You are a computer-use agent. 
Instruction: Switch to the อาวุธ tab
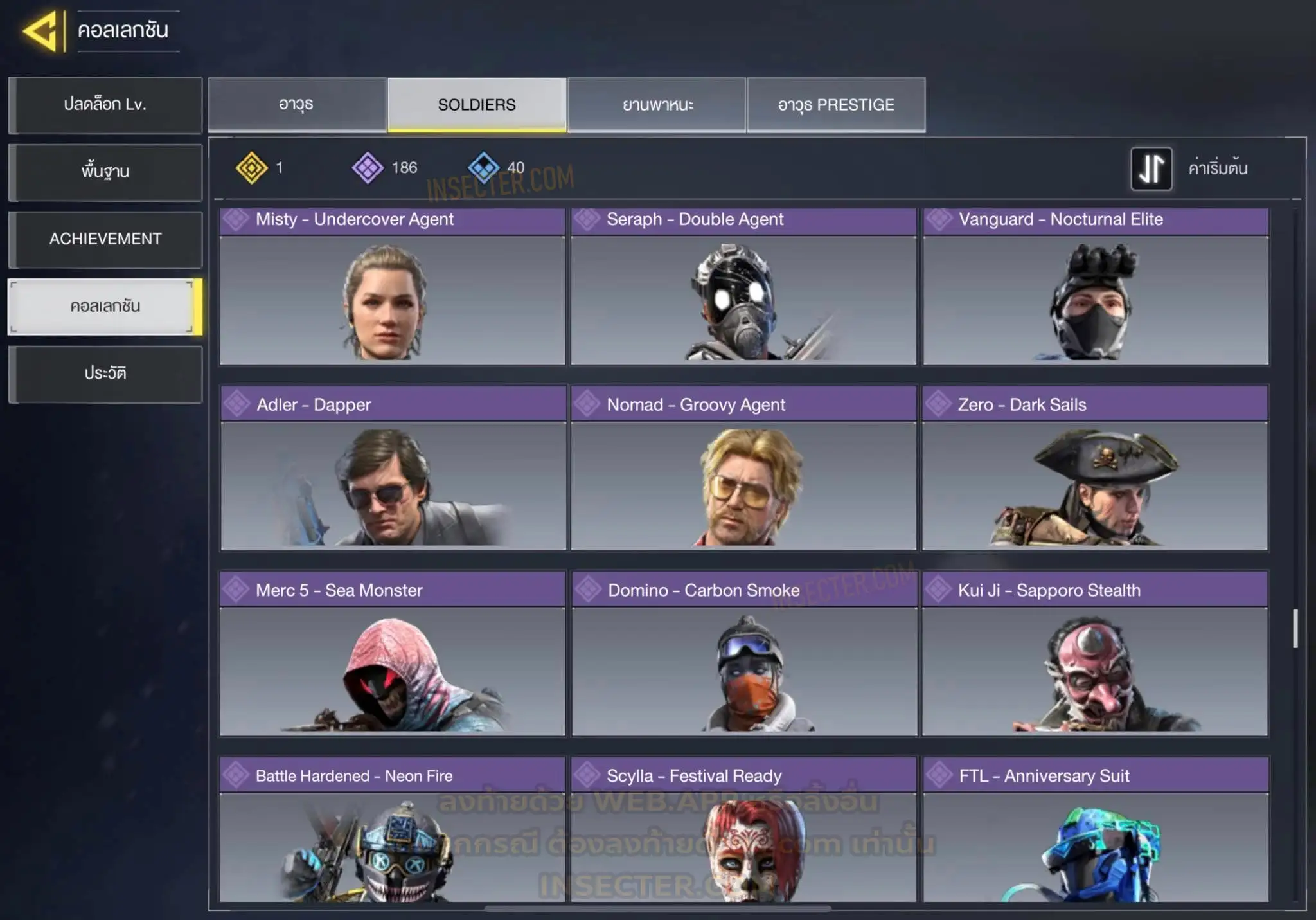click(x=296, y=105)
